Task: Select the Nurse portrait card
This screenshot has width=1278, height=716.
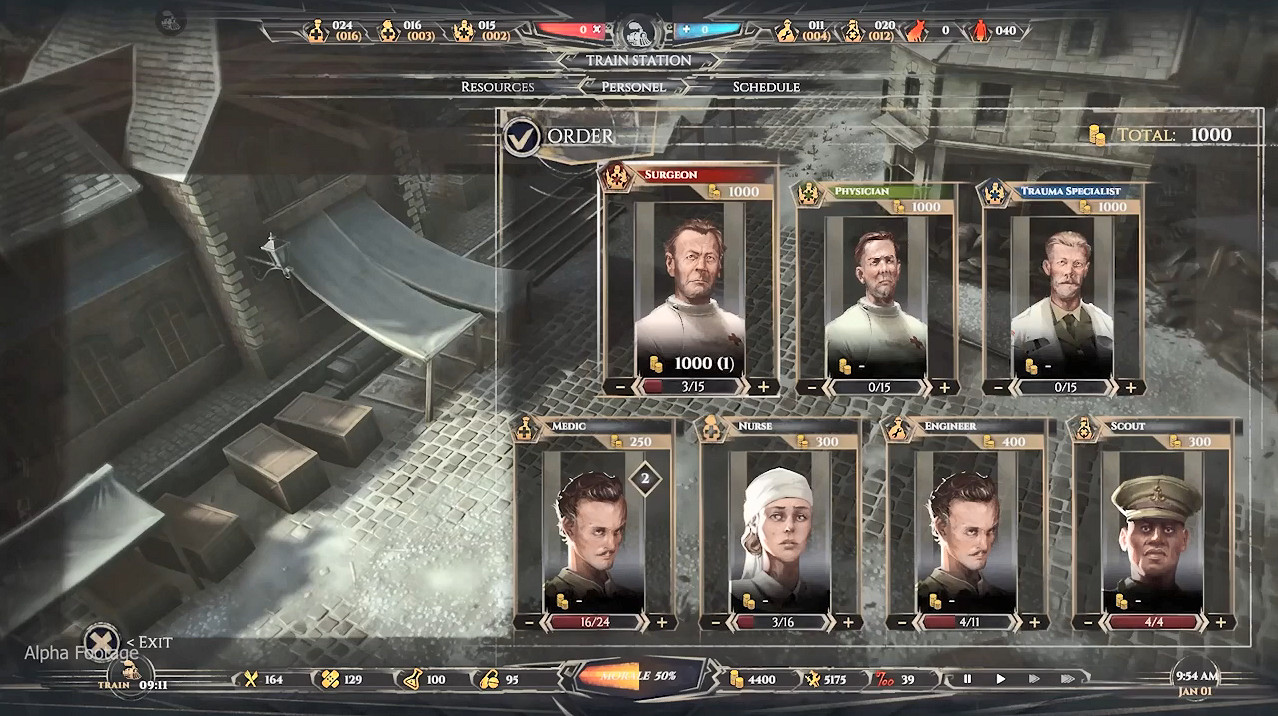Action: pyautogui.click(x=781, y=525)
